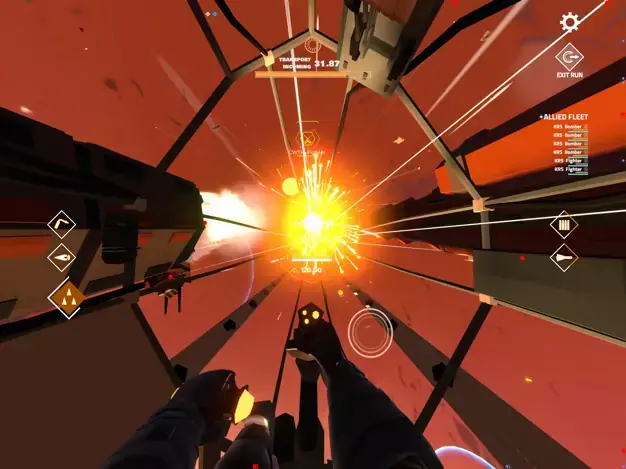The image size is (626, 469).
Task: Activate the boomerang-shaped diamond icon
Action: coord(62,223)
